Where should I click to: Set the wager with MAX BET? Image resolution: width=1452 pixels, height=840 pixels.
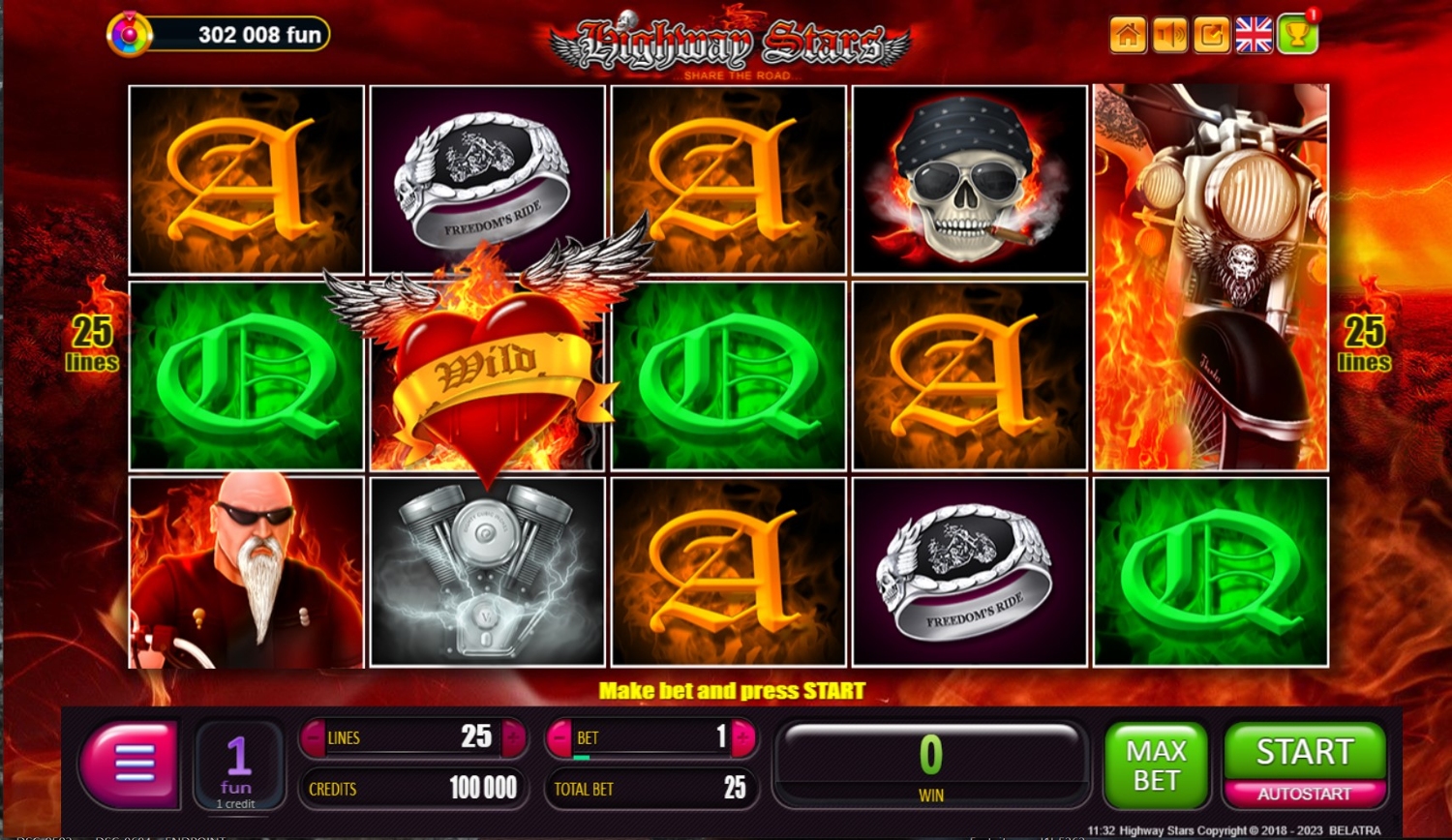pyautogui.click(x=1156, y=765)
